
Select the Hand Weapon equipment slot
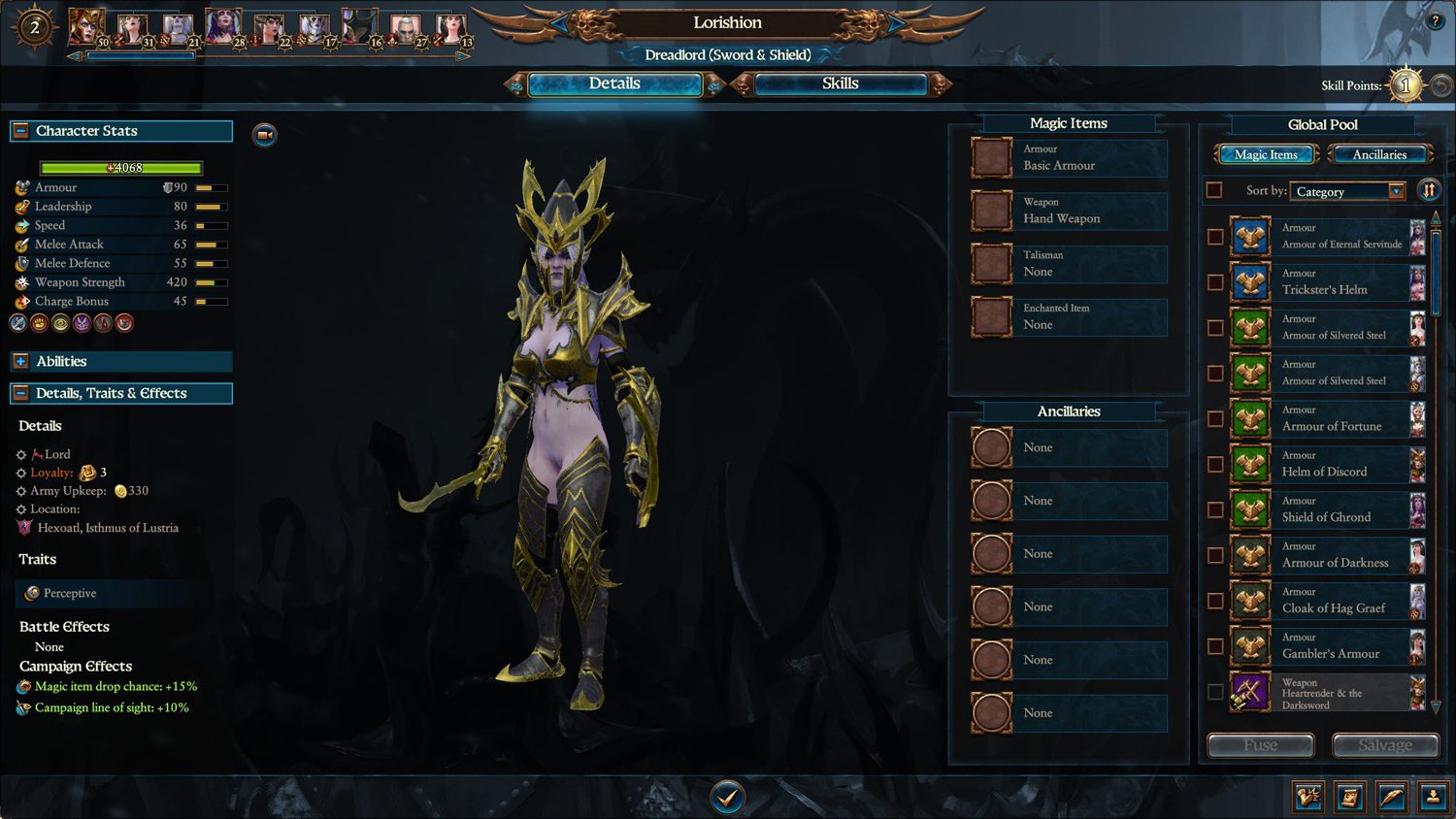[1068, 211]
